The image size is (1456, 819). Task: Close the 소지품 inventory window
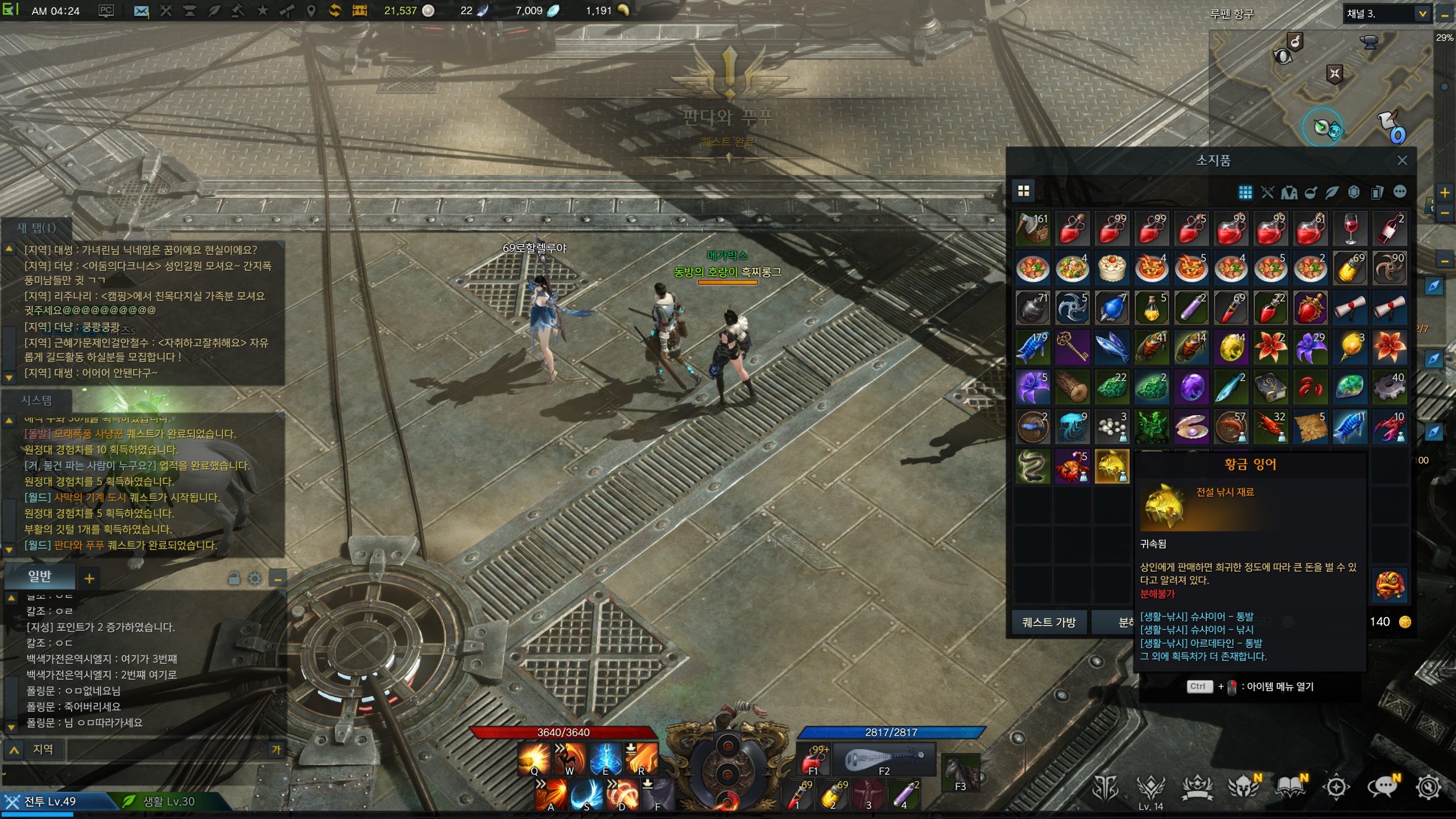coord(1402,160)
